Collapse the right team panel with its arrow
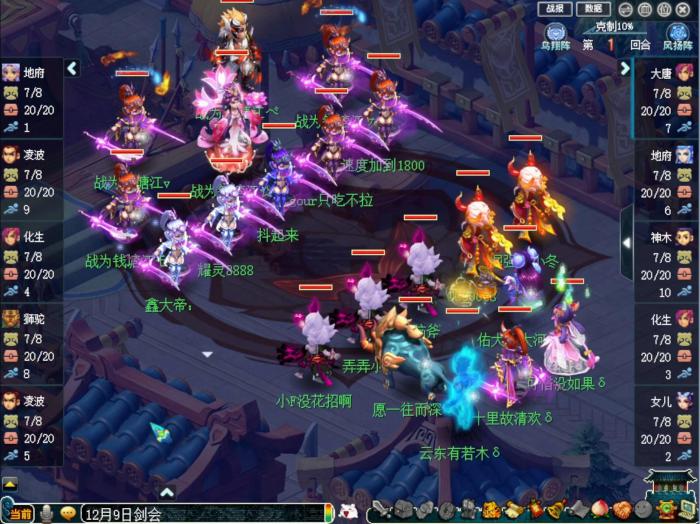 click(627, 69)
